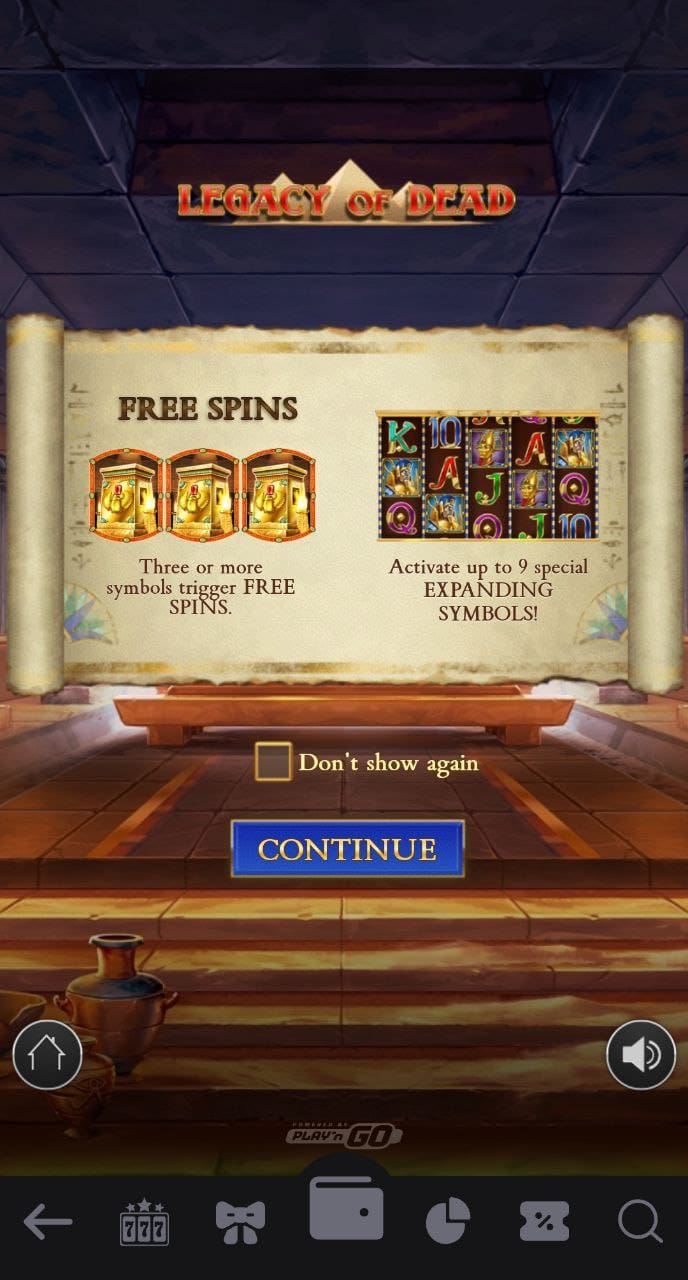Go to the home screen via house icon
688x1280 pixels.
point(47,1055)
